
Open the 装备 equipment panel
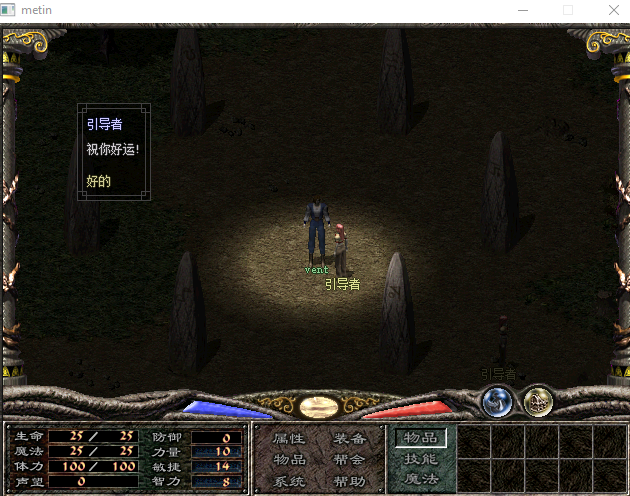(349, 438)
